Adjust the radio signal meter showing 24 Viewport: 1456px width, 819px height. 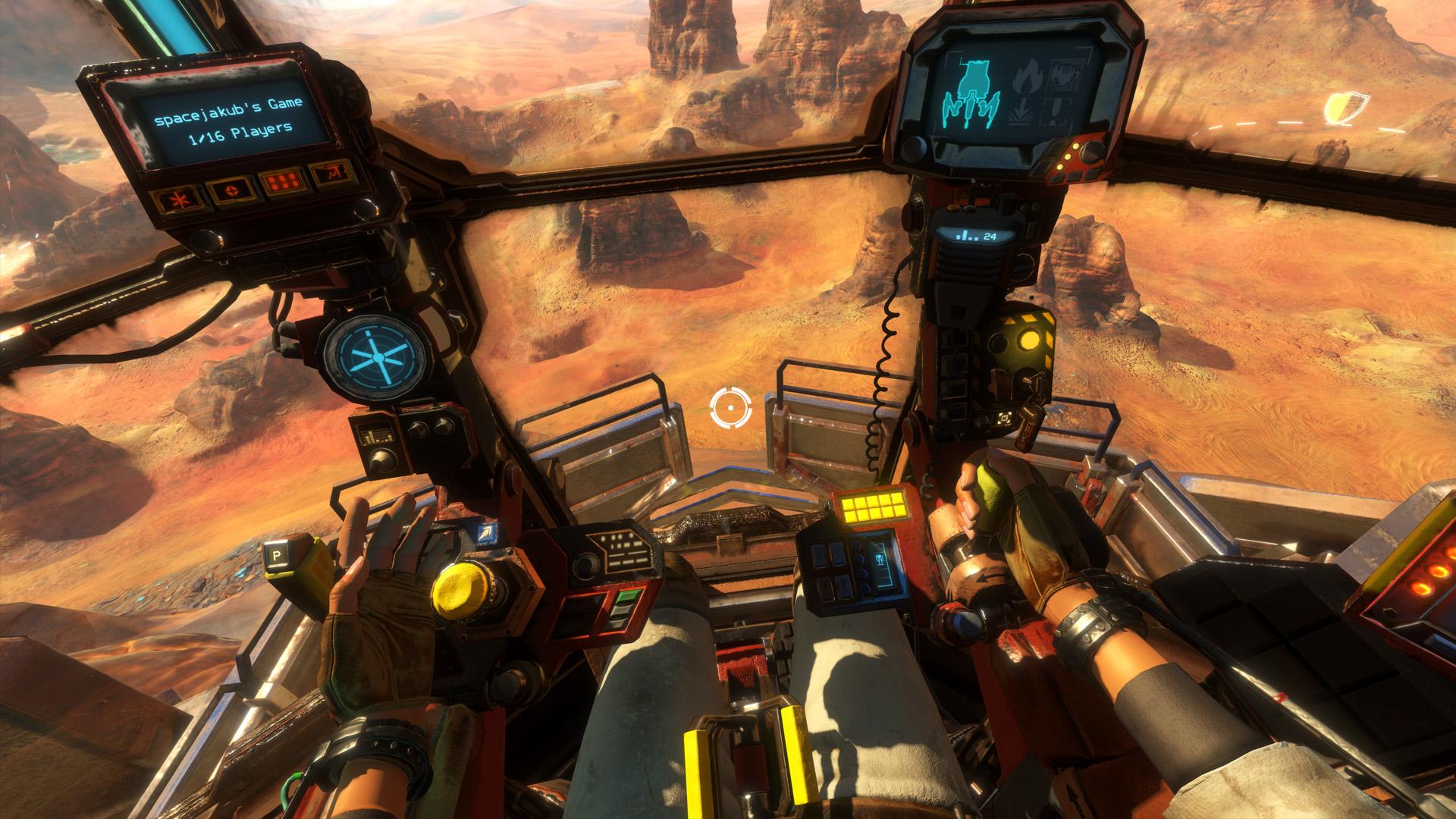coord(976,236)
